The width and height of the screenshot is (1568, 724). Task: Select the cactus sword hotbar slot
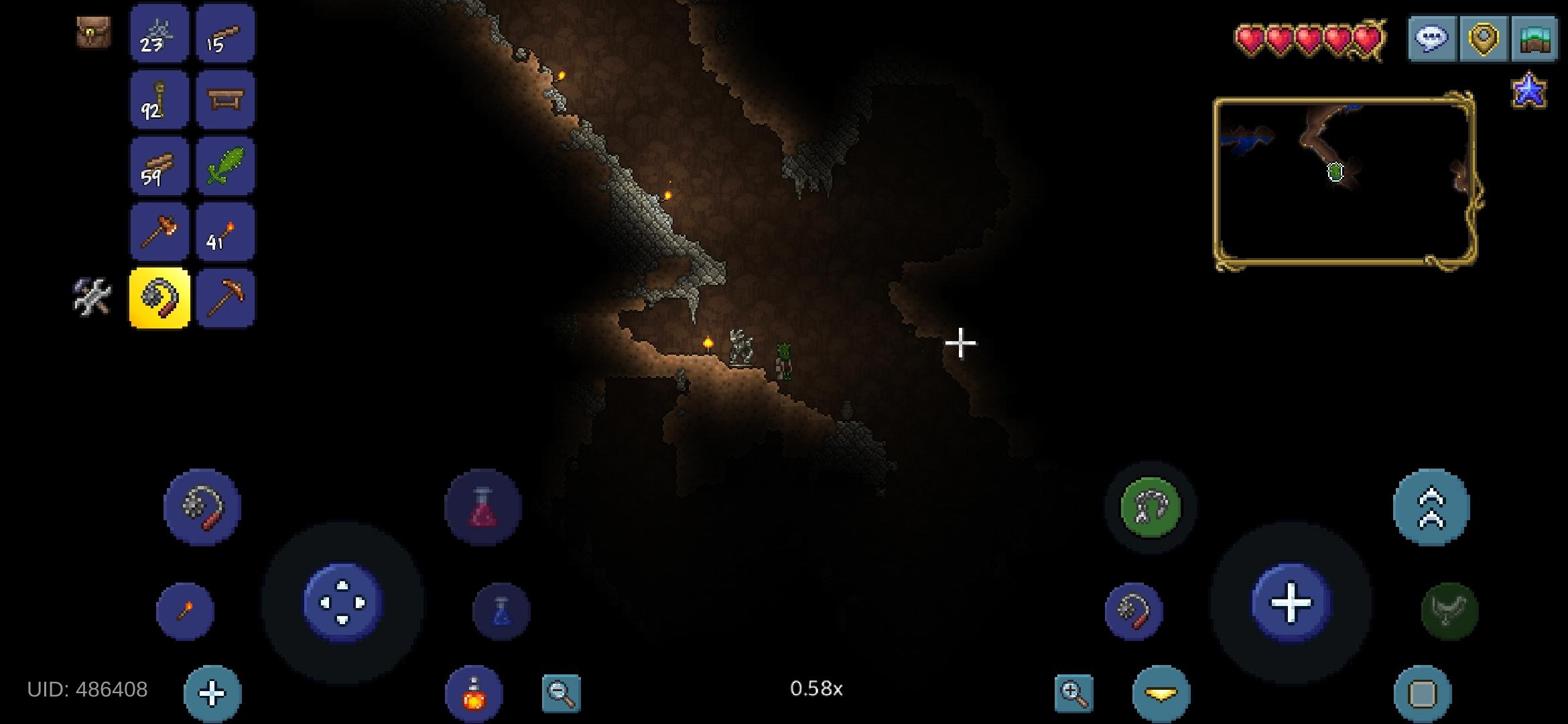point(225,166)
